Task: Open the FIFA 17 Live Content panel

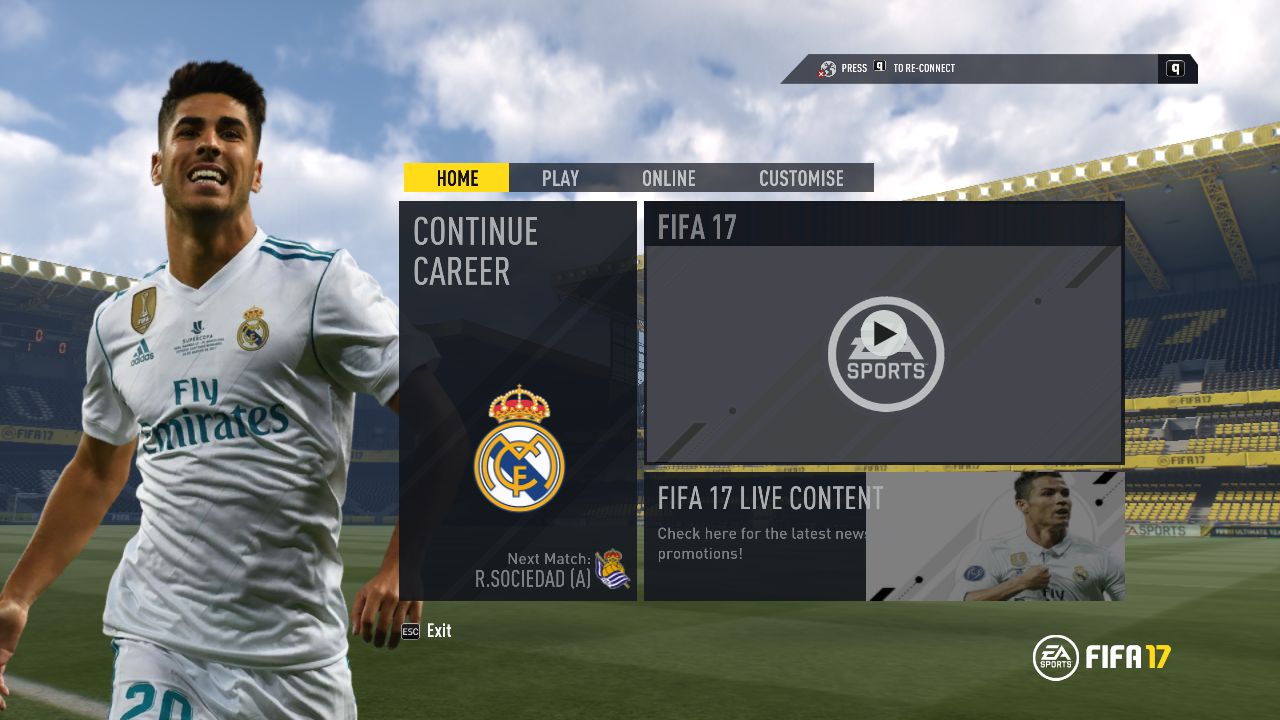Action: 884,536
